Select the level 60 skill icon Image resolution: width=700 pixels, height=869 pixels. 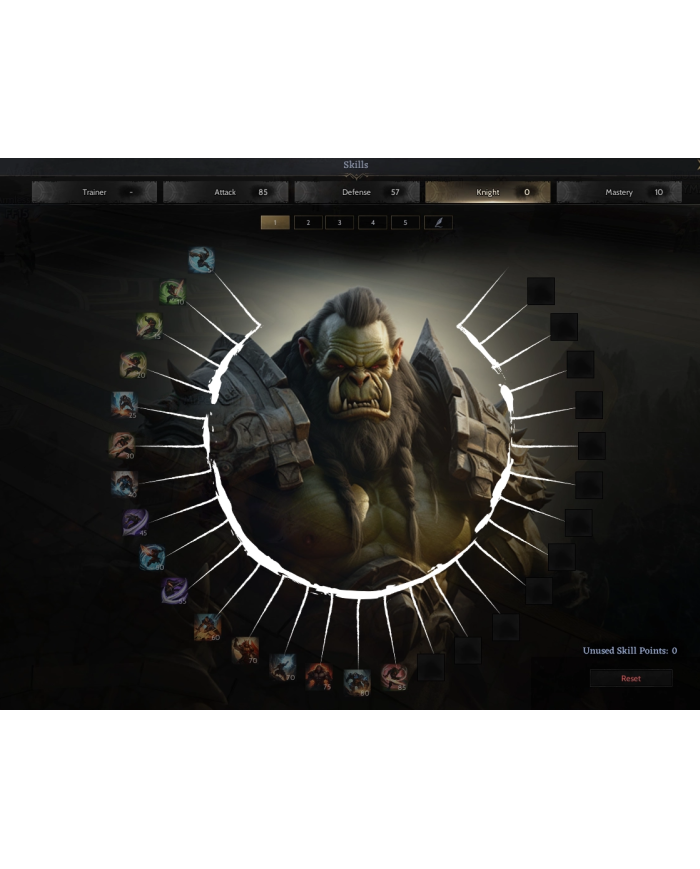tap(208, 627)
